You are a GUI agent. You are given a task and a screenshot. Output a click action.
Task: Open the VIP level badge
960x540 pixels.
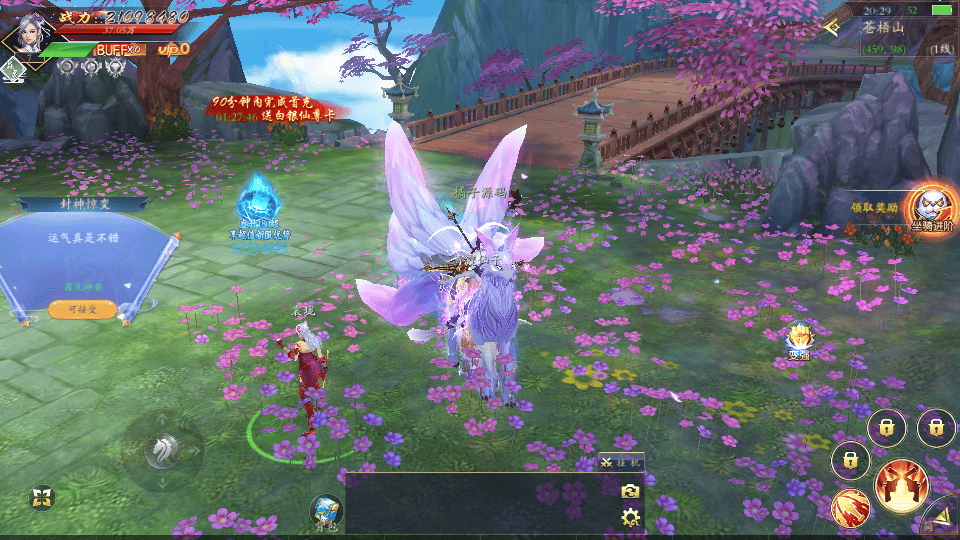tap(173, 49)
